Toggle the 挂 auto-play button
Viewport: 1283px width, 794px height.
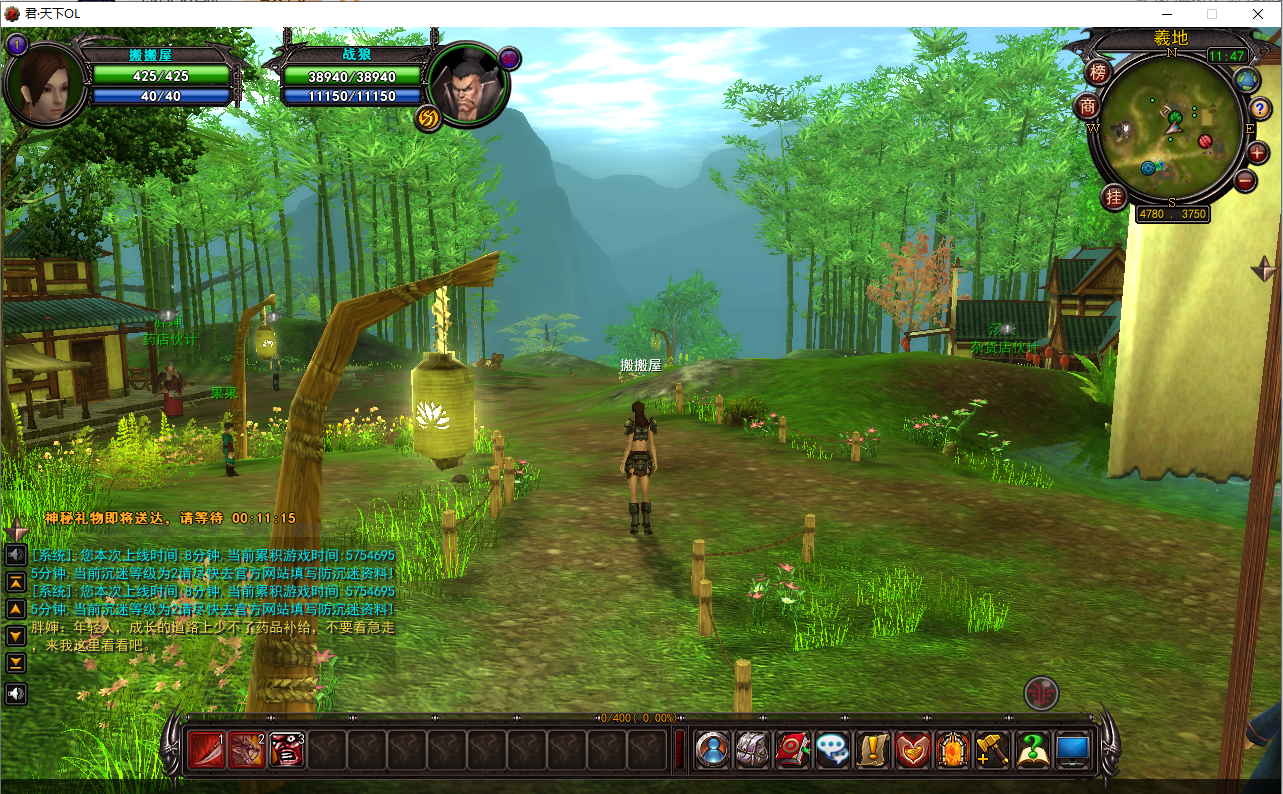(1114, 196)
